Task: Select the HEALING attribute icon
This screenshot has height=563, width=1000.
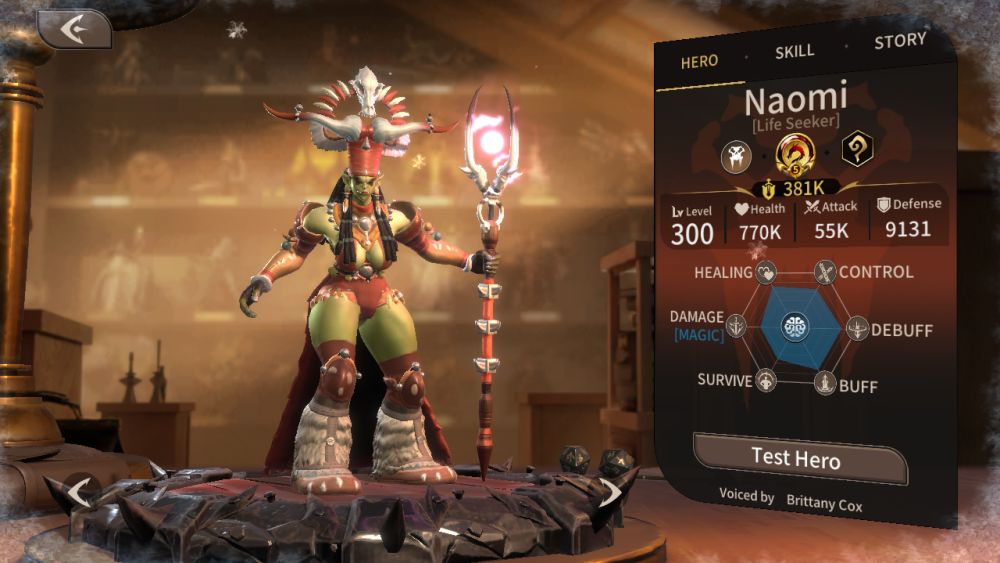Action: (767, 272)
